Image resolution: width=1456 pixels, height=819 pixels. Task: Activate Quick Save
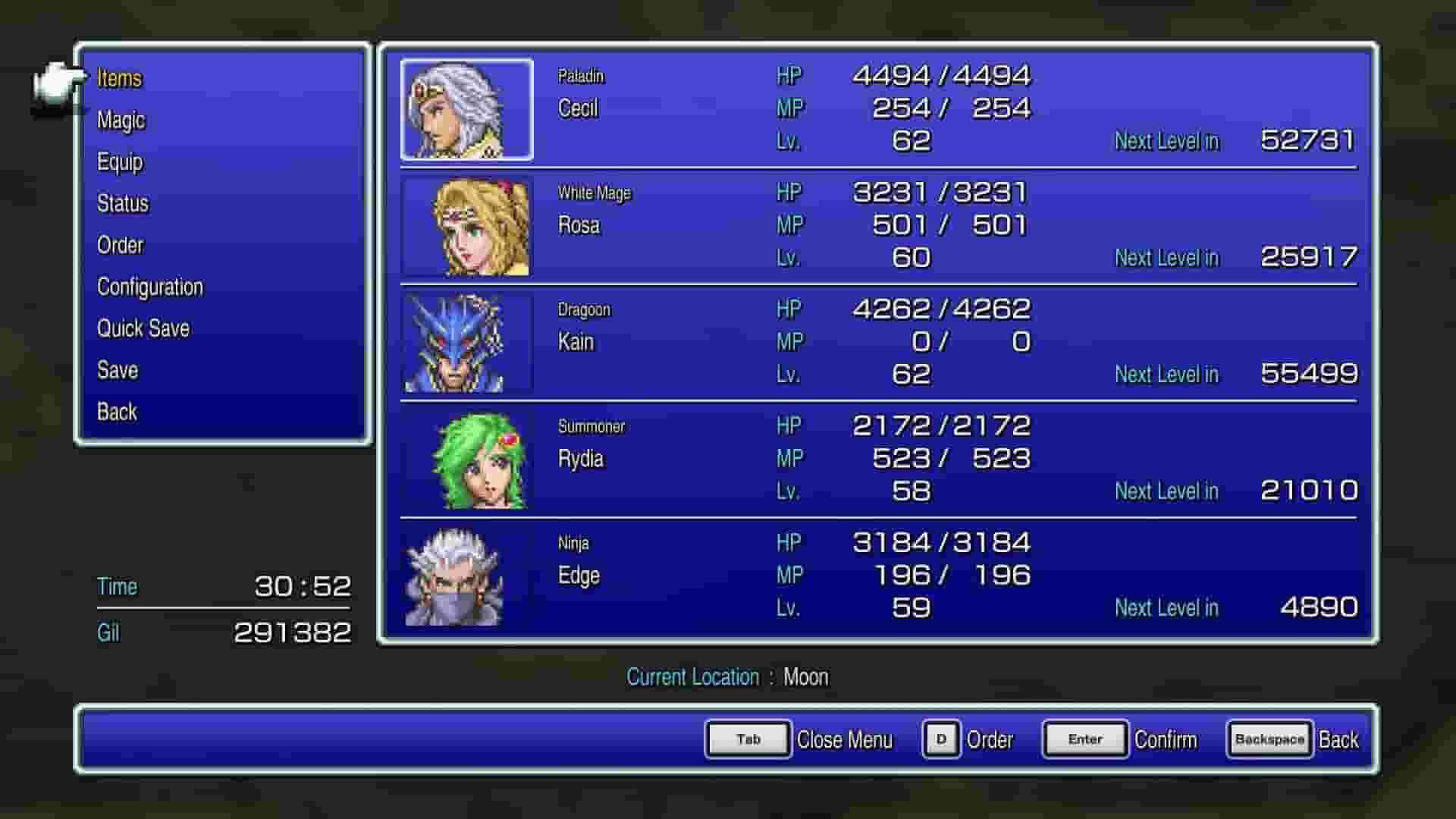(143, 328)
